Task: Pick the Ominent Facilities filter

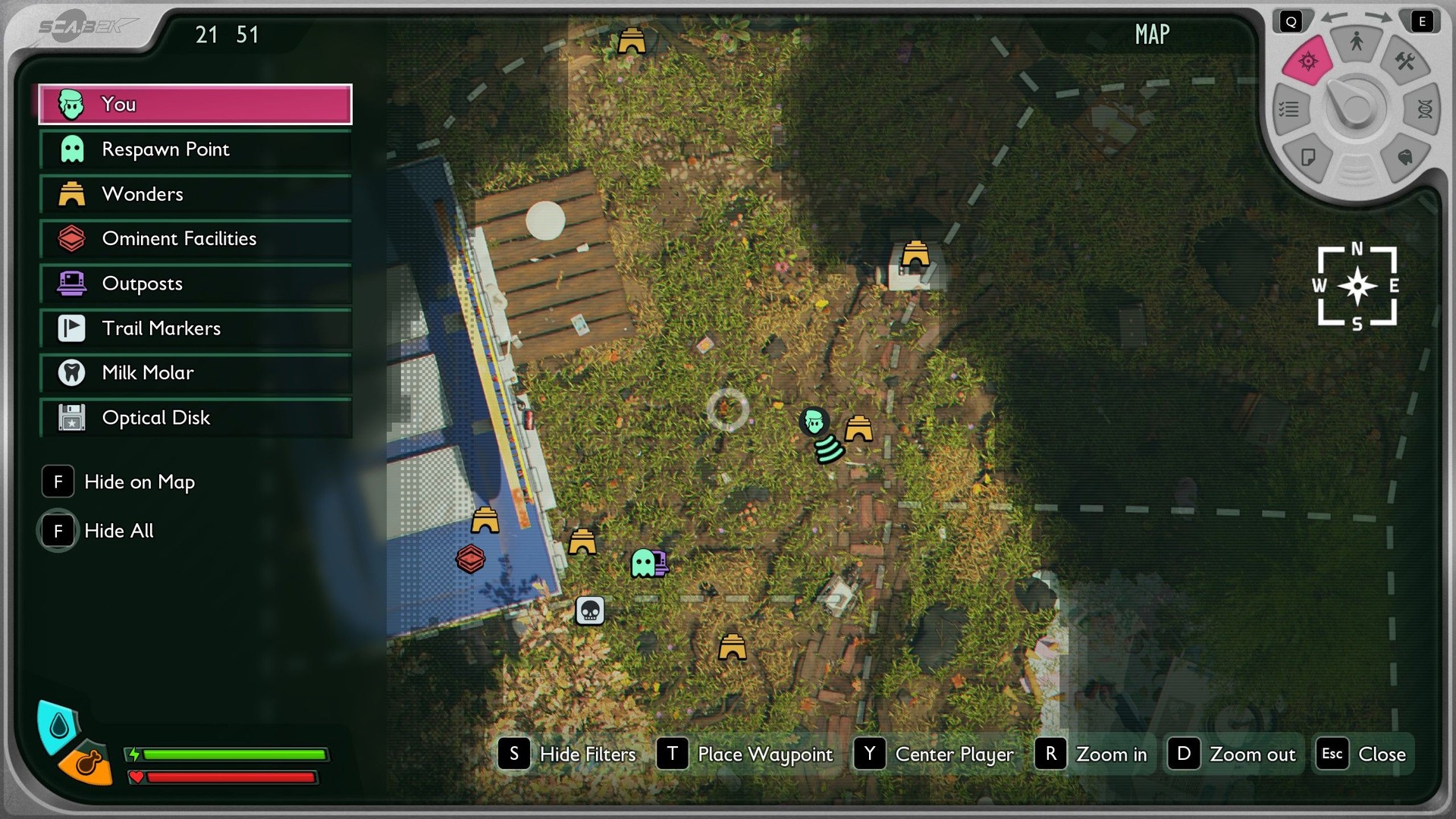Action: point(195,239)
